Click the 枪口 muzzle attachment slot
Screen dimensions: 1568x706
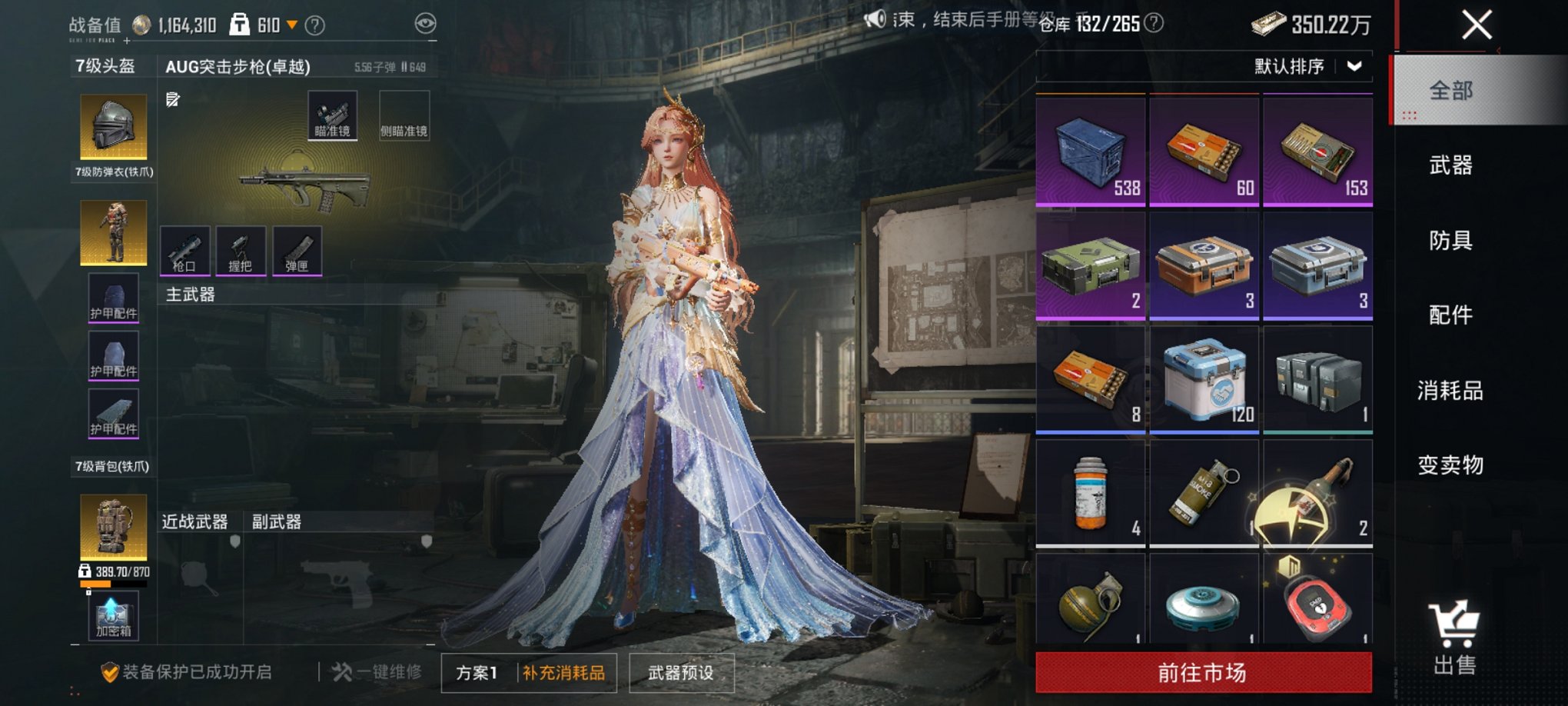point(184,250)
